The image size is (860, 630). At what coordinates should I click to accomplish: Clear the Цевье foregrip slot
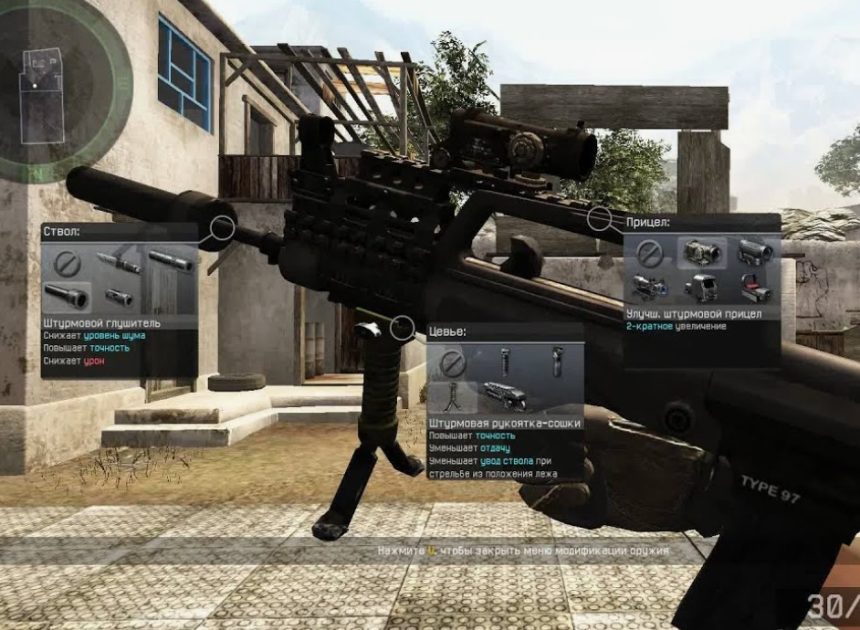(452, 361)
